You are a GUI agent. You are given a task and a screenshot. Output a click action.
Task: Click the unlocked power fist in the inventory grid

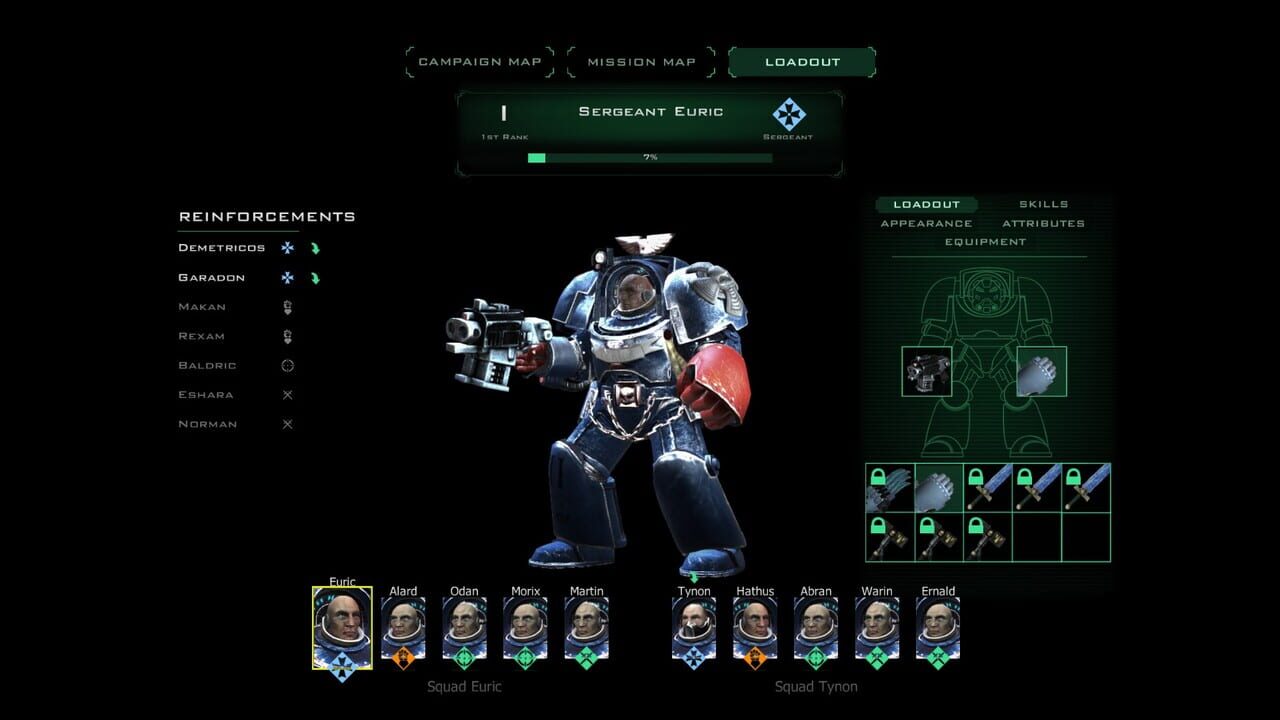pos(938,487)
